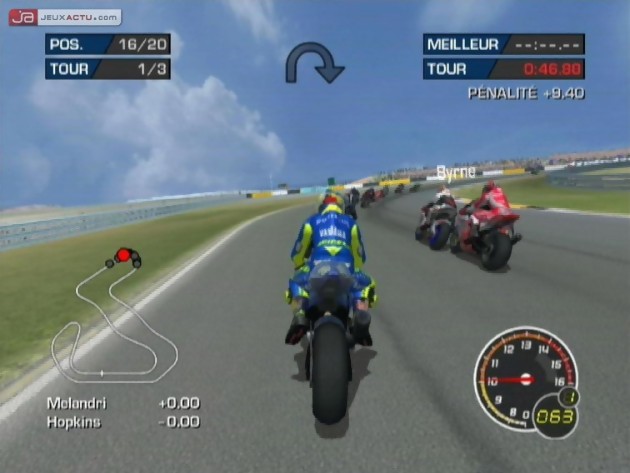Select the Melandri row in the gap list
Viewport: 630px width, 473px height.
(x=122, y=403)
